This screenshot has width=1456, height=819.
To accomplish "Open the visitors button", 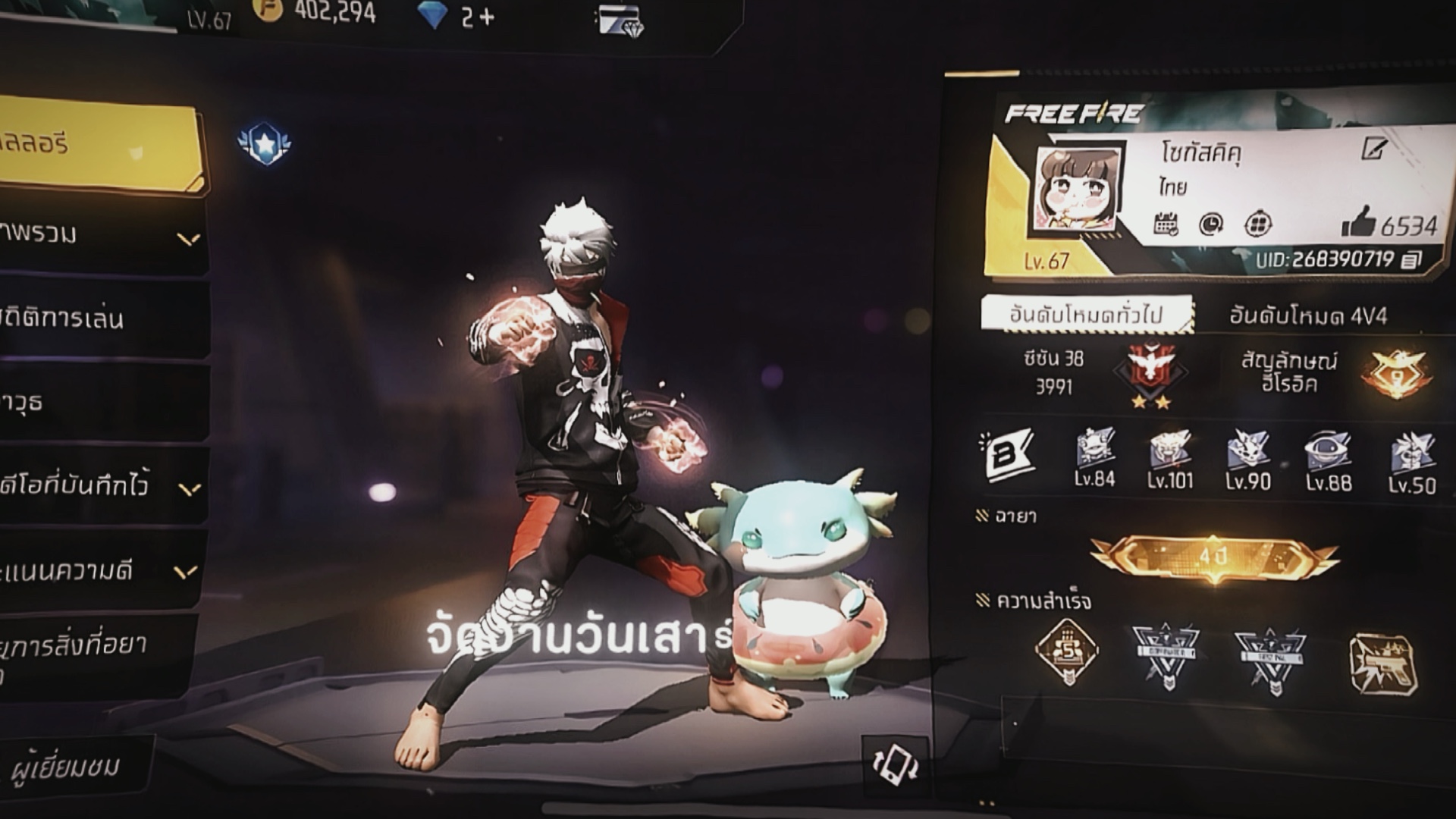I will tap(68, 767).
